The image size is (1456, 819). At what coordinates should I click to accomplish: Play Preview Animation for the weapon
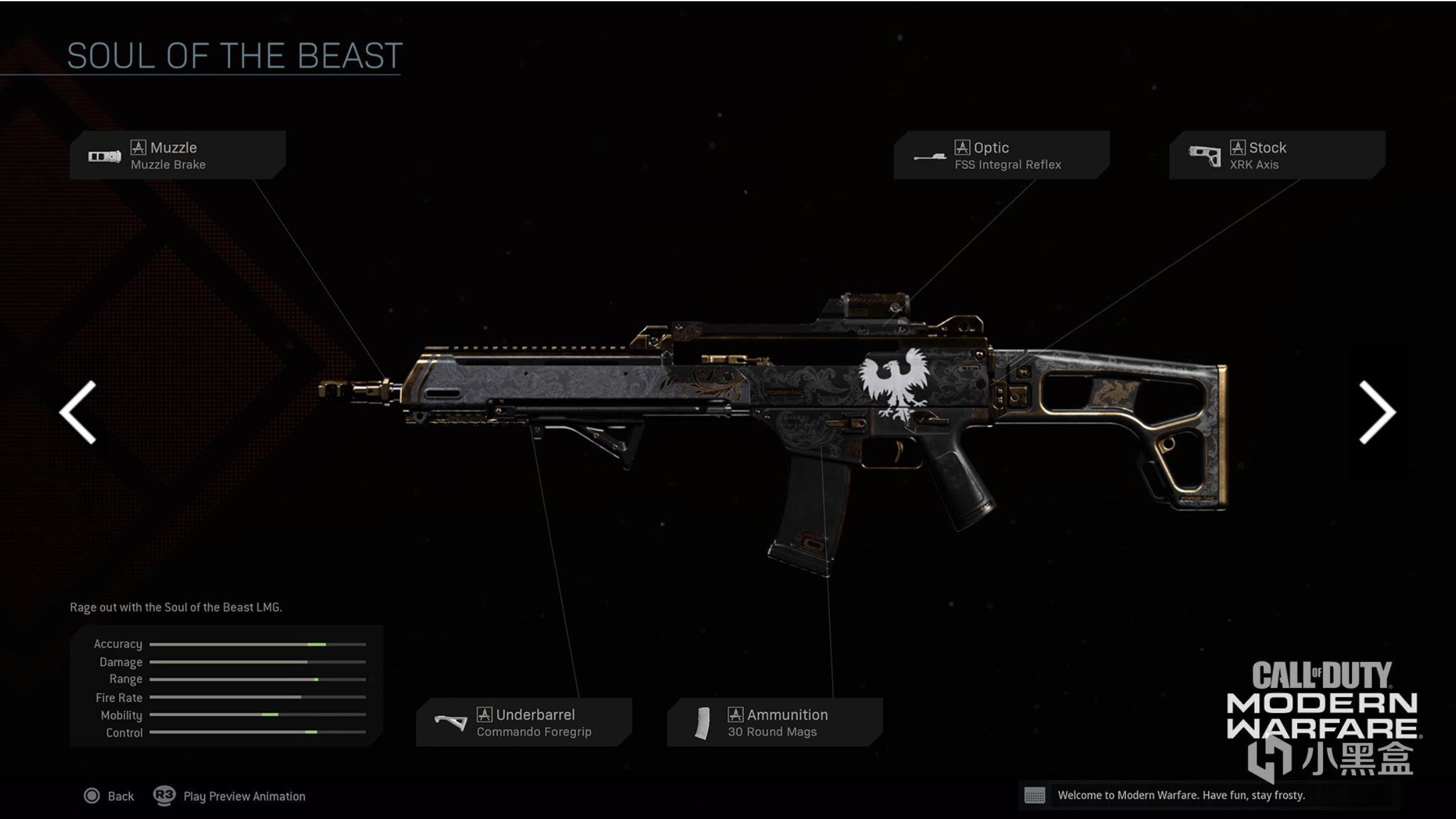point(230,796)
